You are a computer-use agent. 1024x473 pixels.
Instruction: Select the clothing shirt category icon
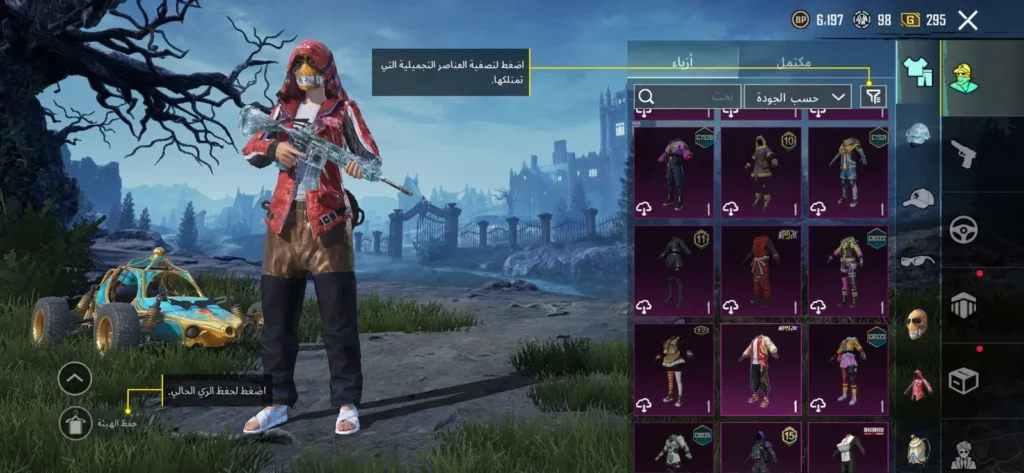917,70
